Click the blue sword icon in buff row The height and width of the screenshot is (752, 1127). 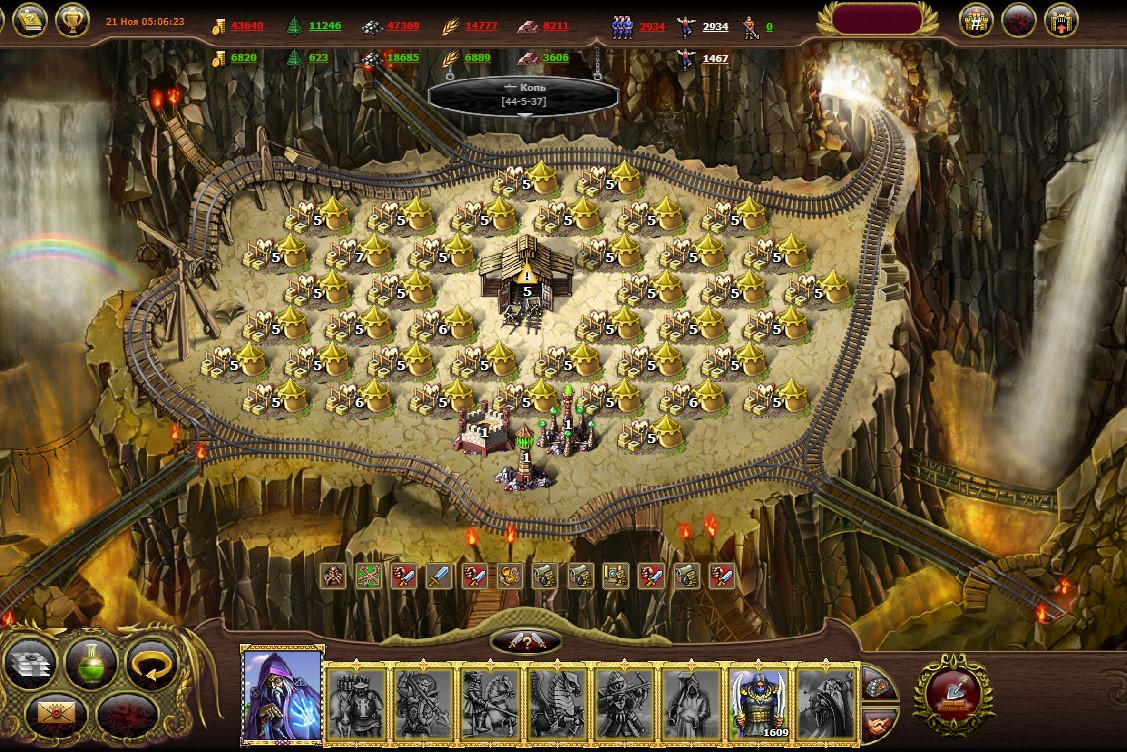pos(440,576)
